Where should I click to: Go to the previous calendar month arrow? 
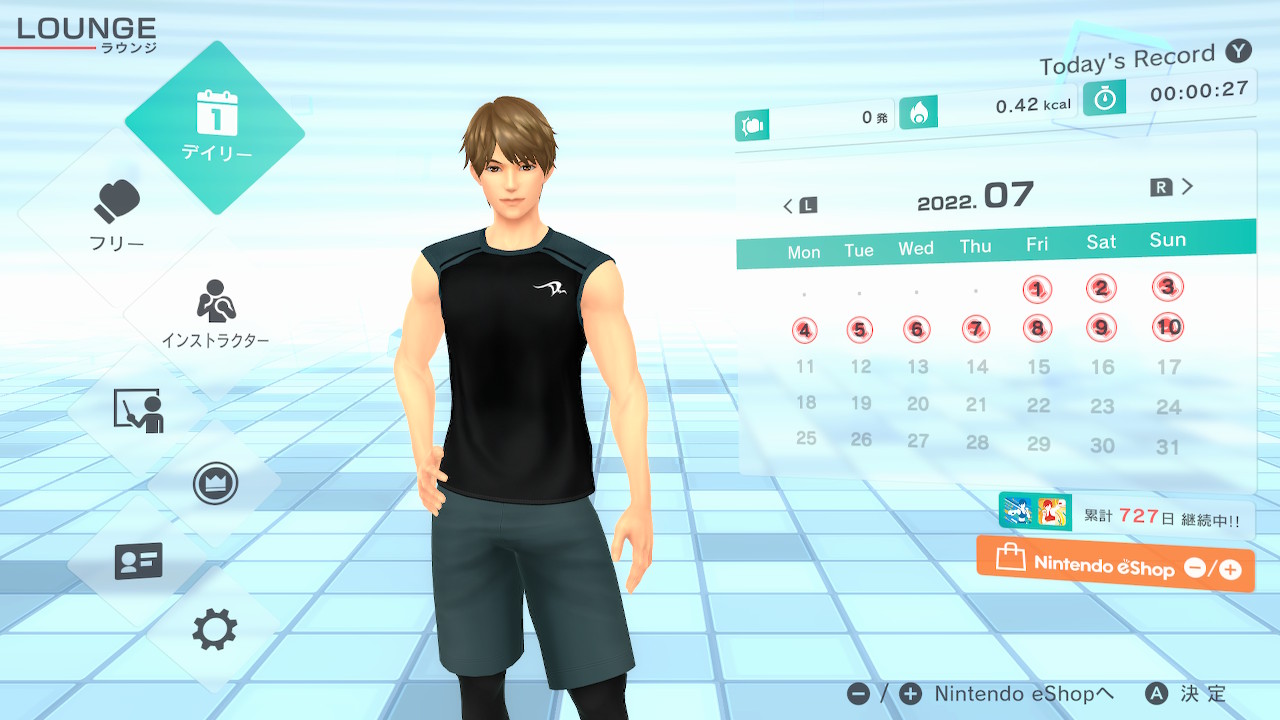[x=798, y=206]
